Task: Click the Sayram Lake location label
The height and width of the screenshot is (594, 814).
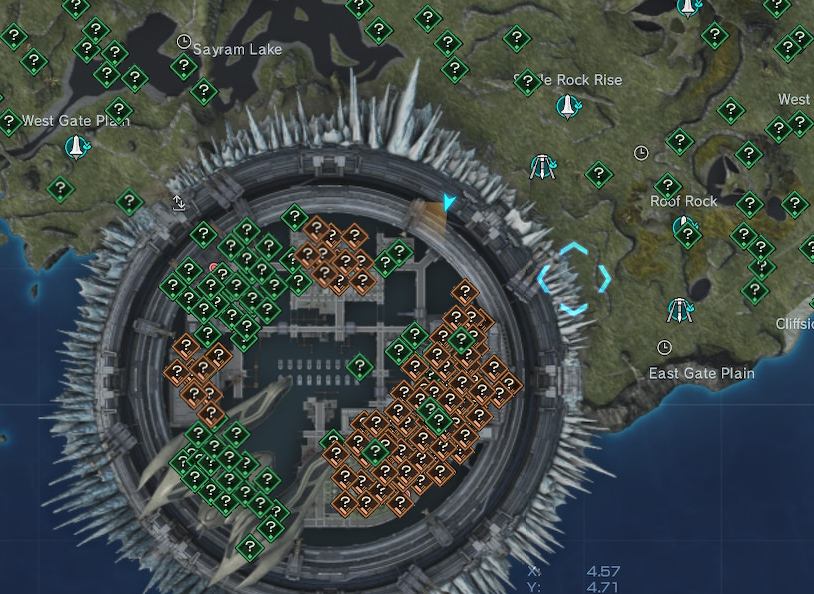Action: point(237,49)
